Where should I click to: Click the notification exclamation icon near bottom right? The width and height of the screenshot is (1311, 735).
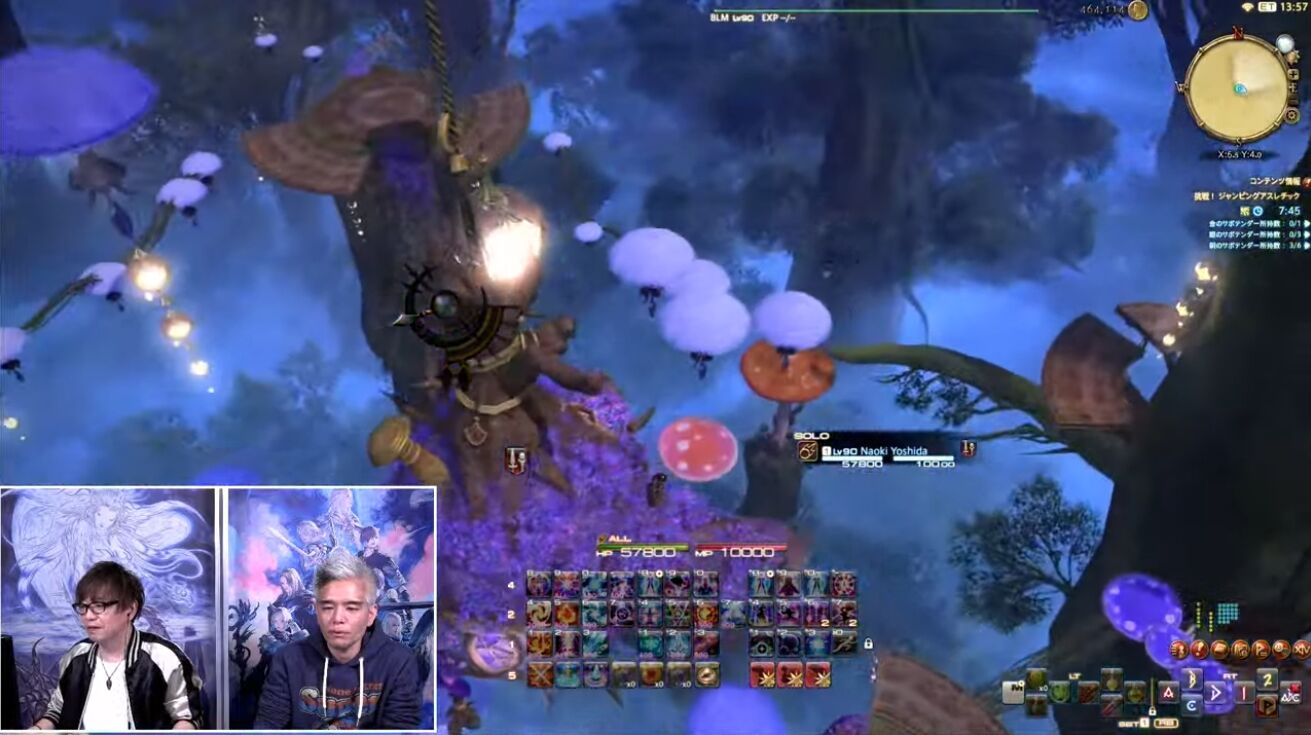tap(1200, 648)
